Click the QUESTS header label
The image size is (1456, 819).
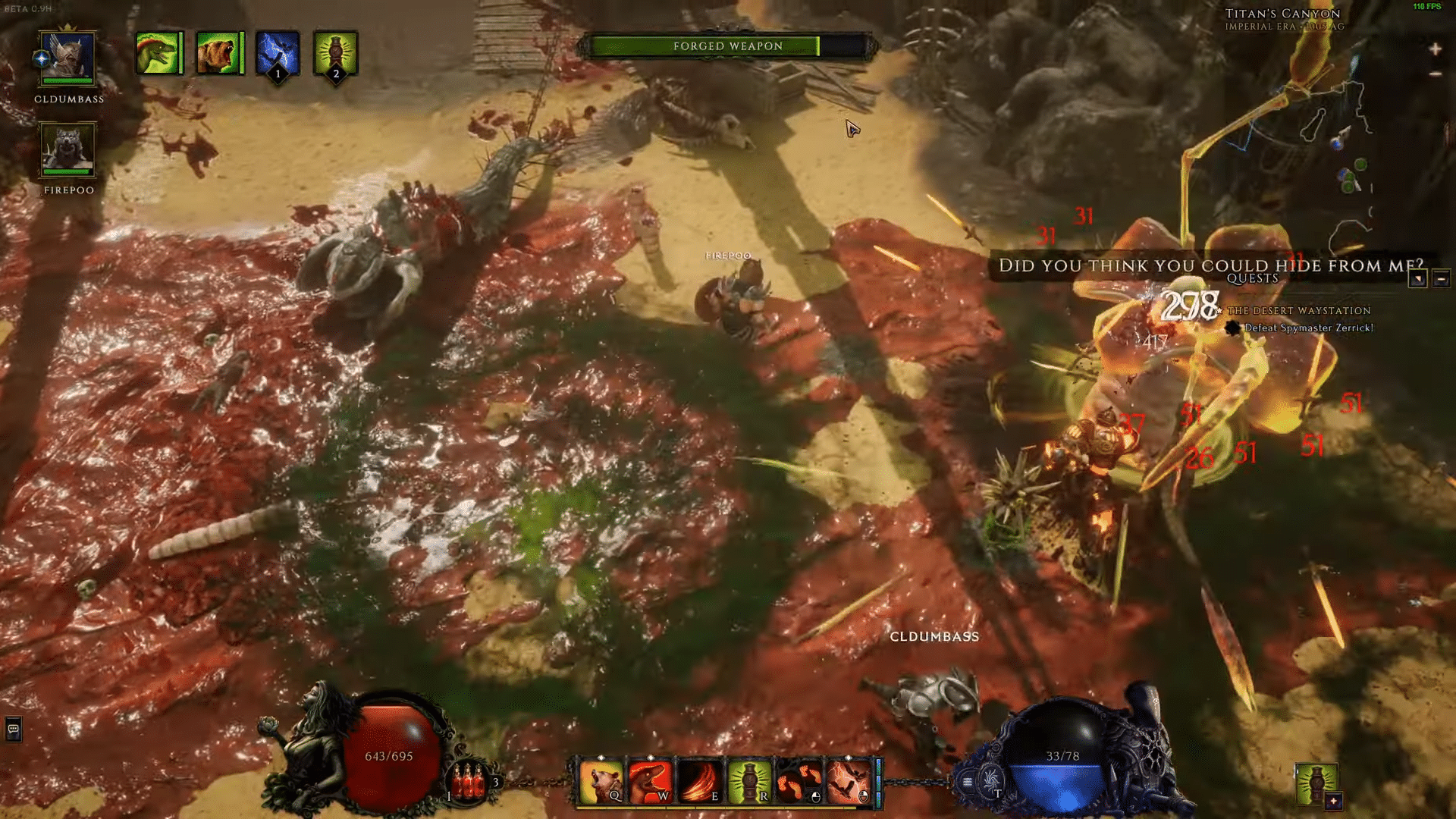click(1253, 278)
